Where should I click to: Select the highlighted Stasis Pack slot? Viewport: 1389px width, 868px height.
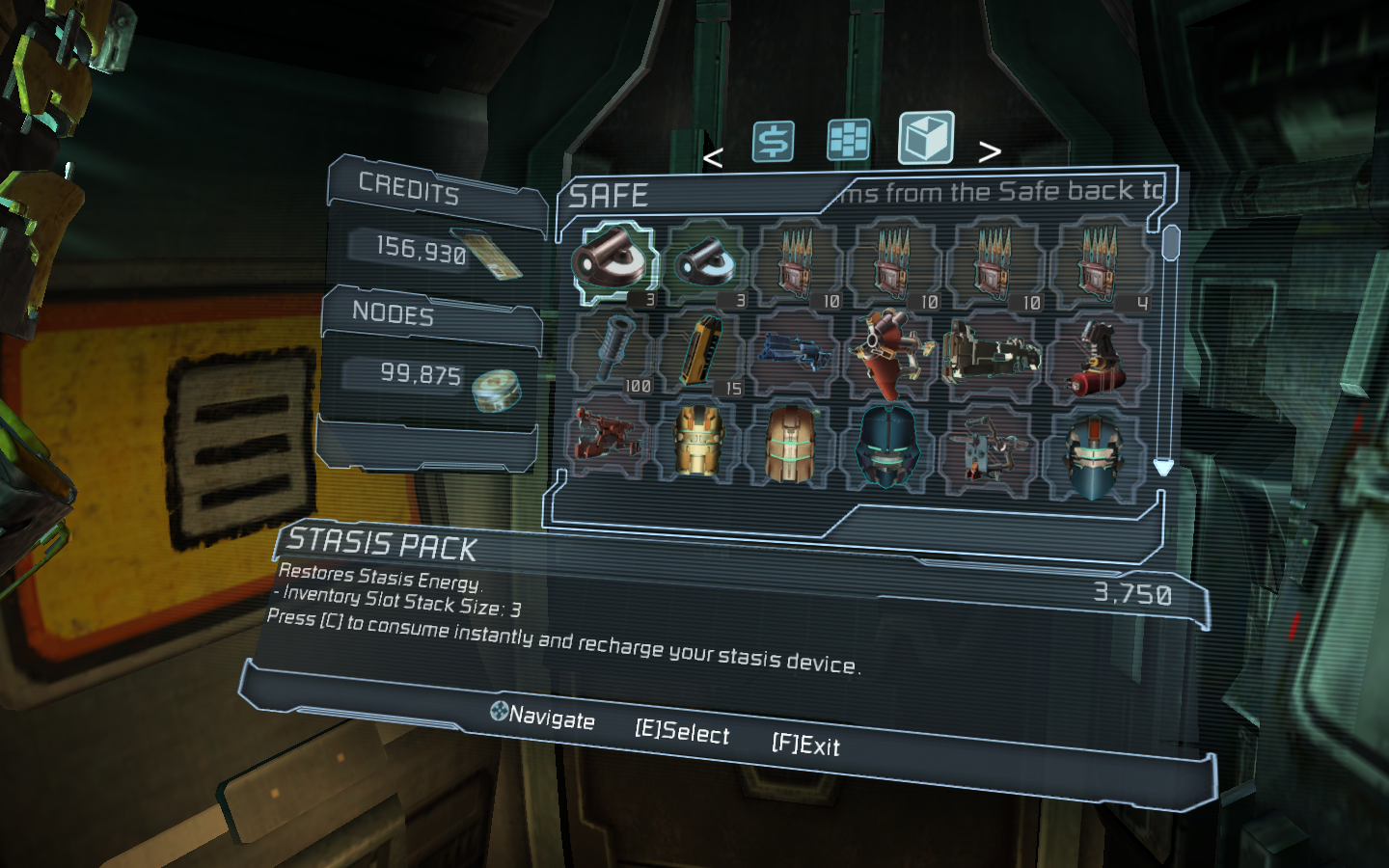click(x=614, y=261)
